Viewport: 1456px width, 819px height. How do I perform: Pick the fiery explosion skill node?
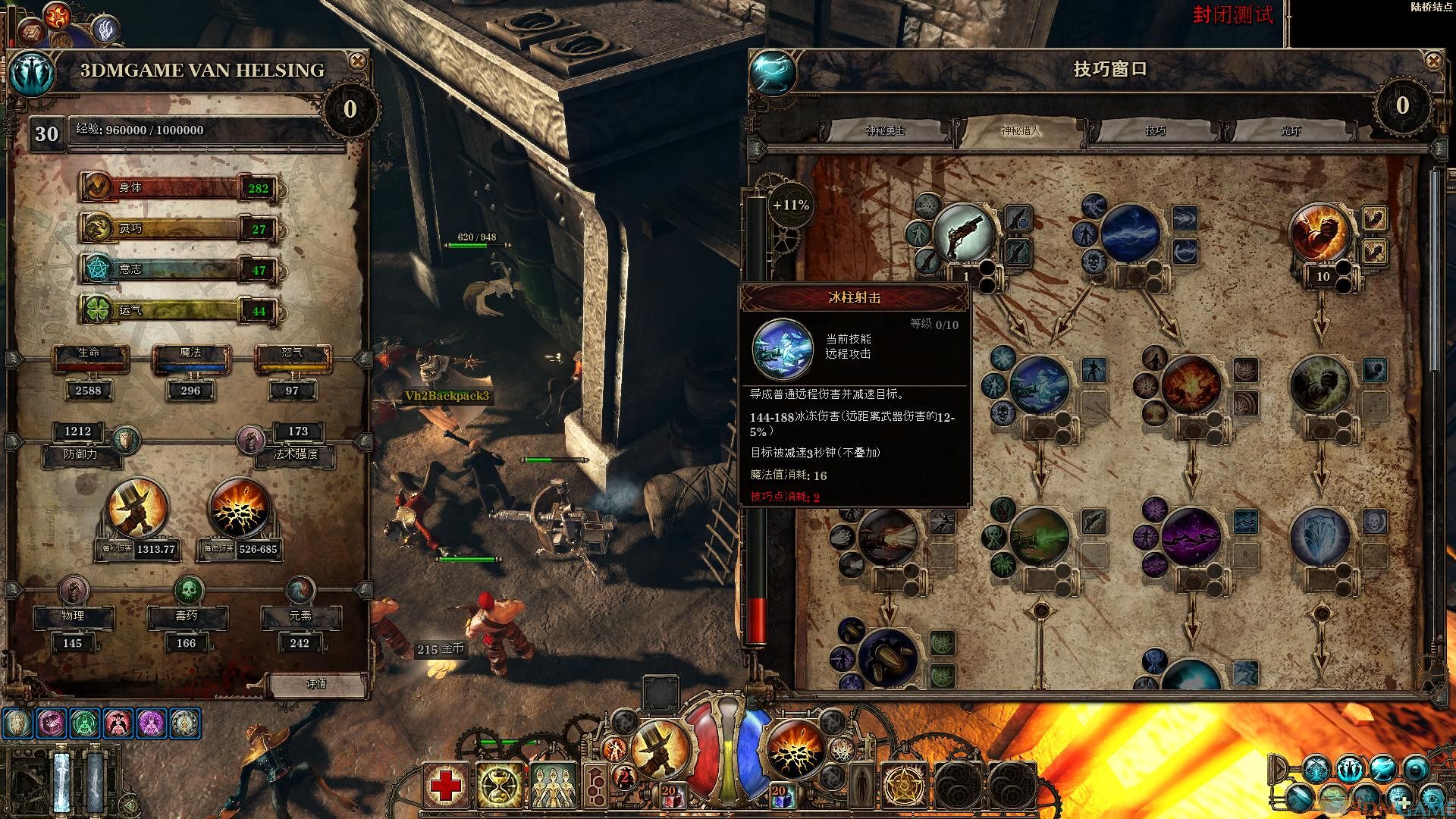1190,384
